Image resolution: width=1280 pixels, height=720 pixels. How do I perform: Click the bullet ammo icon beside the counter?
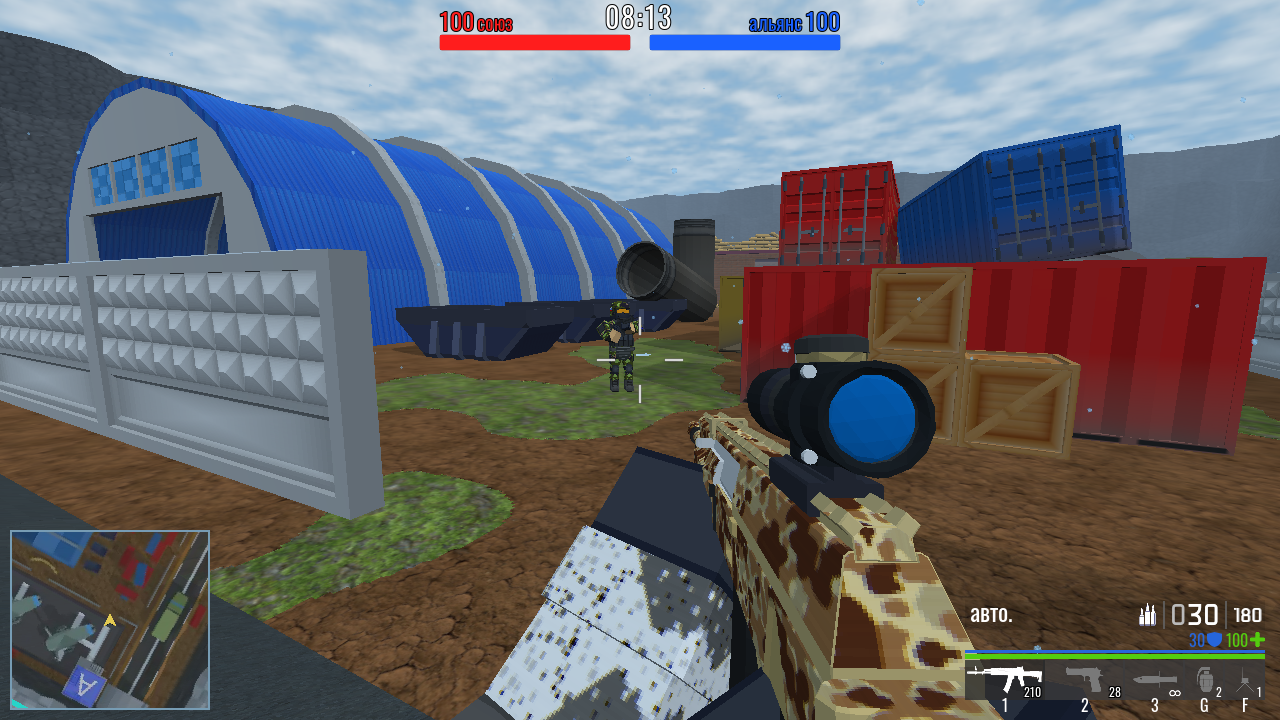click(1147, 614)
